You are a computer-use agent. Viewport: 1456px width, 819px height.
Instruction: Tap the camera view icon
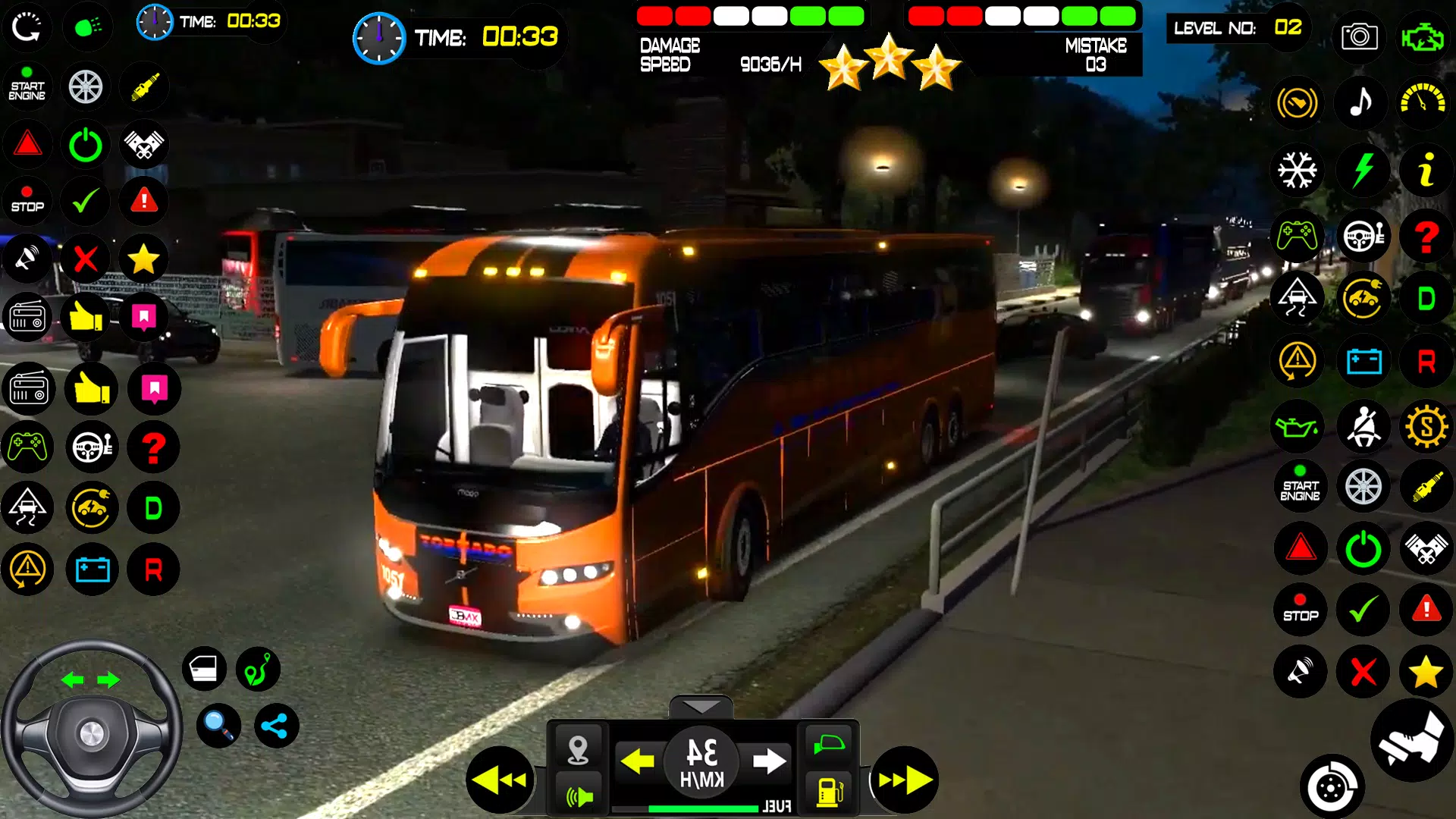coord(1359,36)
